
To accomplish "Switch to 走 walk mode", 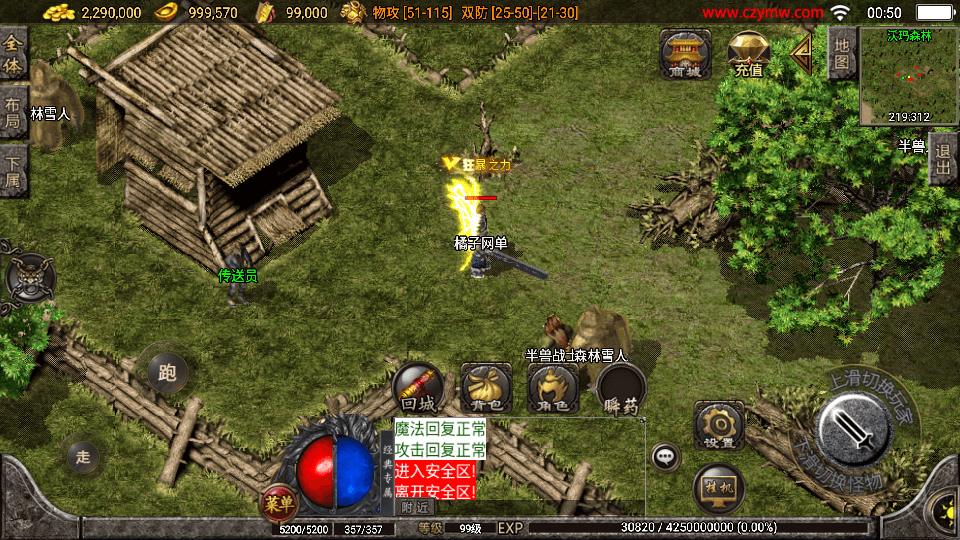I will click(x=84, y=456).
